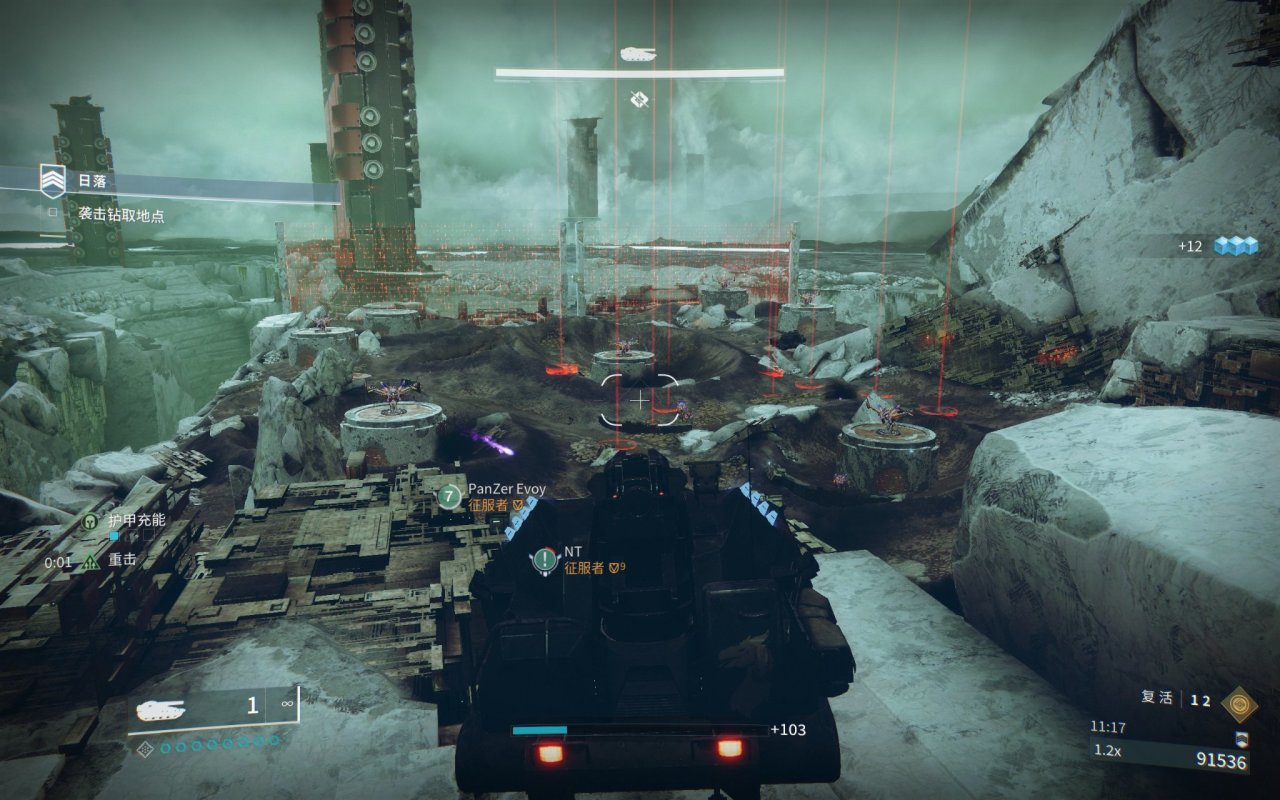The image size is (1280, 800).
Task: Select the 重击 buff icon
Action: (x=91, y=562)
